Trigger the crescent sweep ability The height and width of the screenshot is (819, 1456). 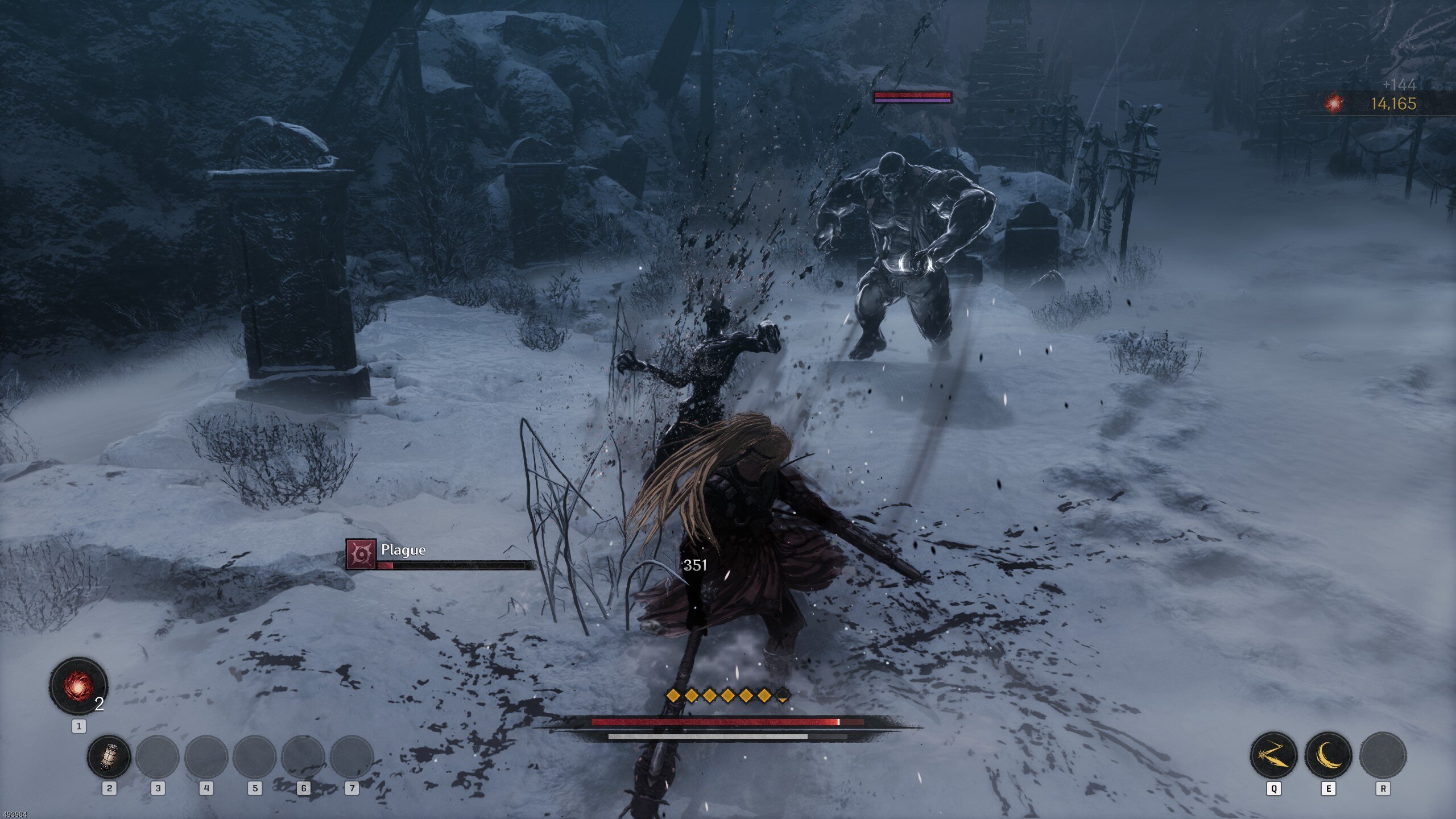tap(1328, 755)
